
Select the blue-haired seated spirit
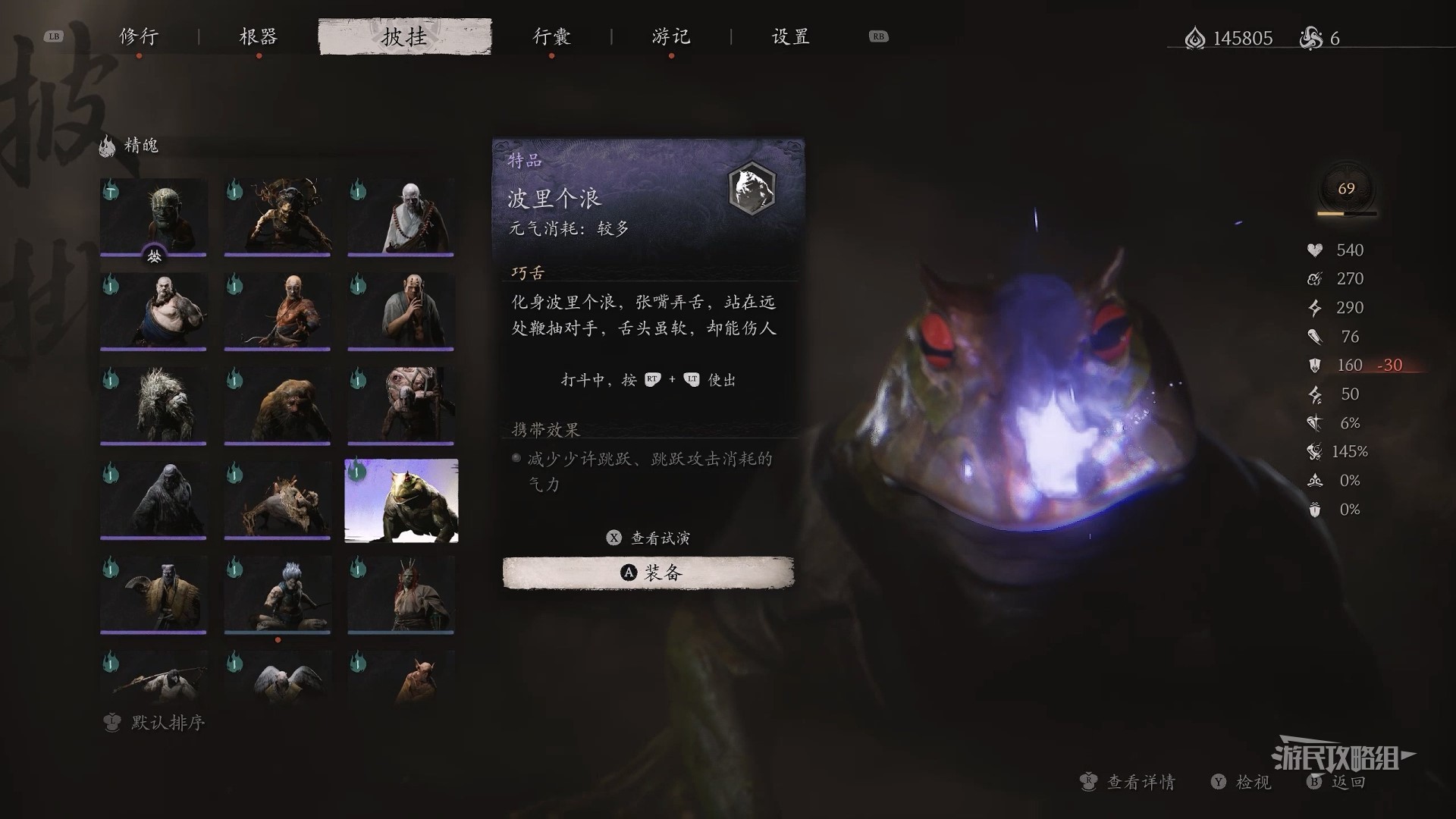click(x=277, y=595)
